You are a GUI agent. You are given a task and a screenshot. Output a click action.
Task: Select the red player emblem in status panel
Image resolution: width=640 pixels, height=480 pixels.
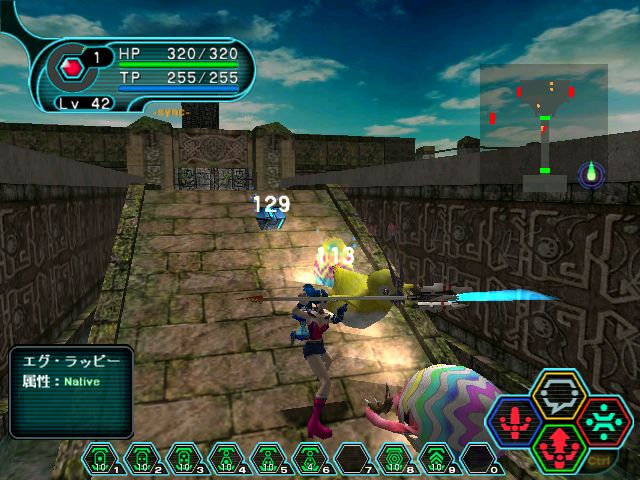[71, 68]
